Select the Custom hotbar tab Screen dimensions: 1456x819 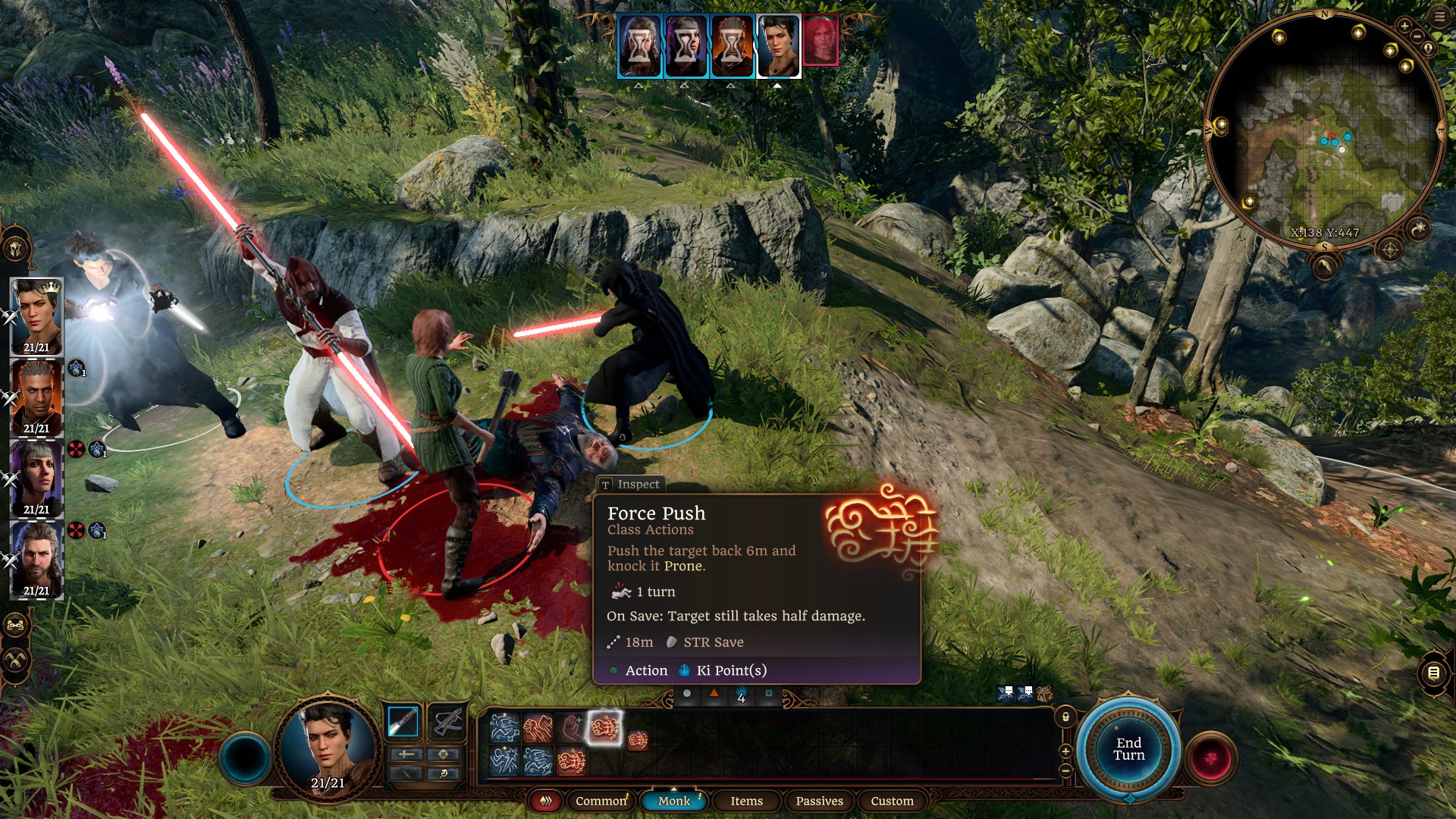coord(892,801)
